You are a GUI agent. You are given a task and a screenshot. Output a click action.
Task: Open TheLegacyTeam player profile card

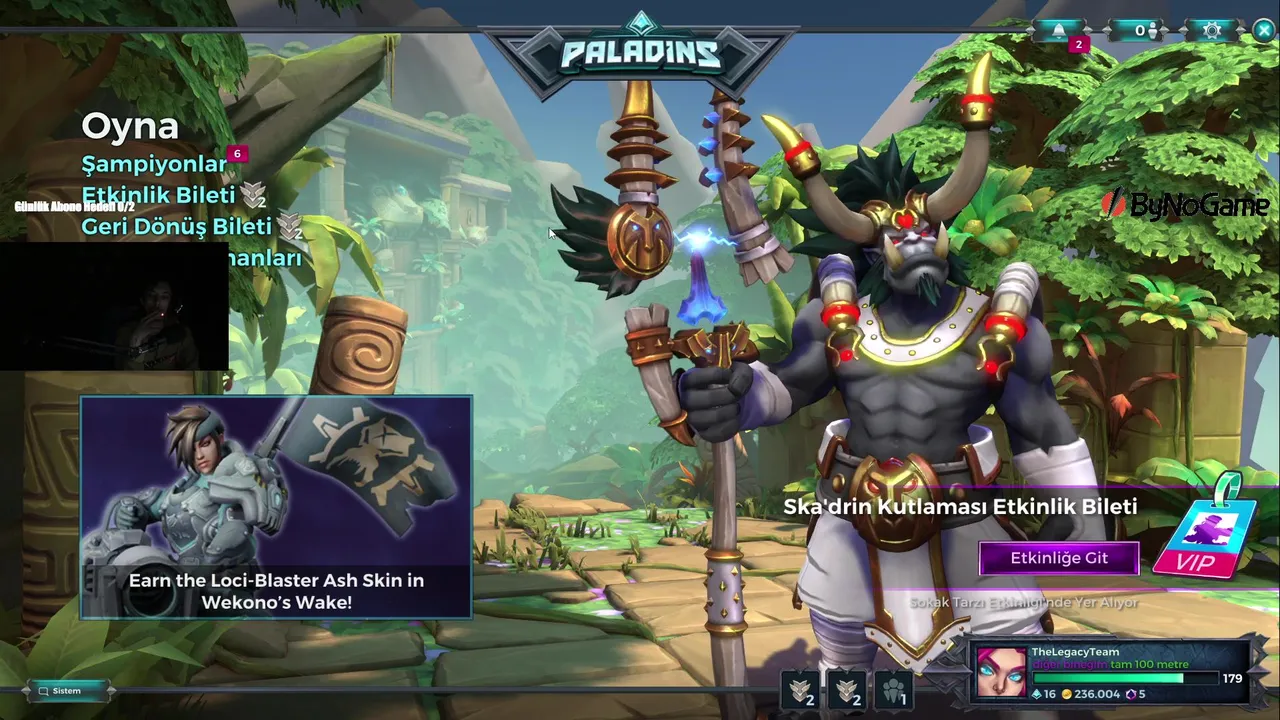click(1110, 670)
